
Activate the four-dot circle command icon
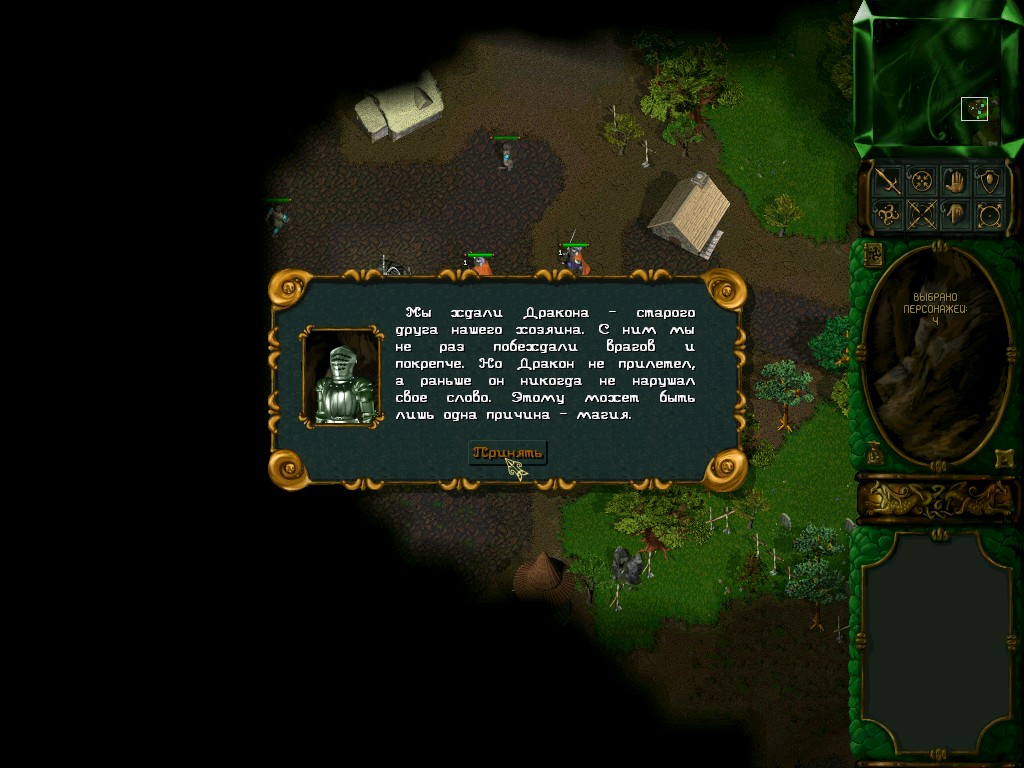click(x=920, y=181)
